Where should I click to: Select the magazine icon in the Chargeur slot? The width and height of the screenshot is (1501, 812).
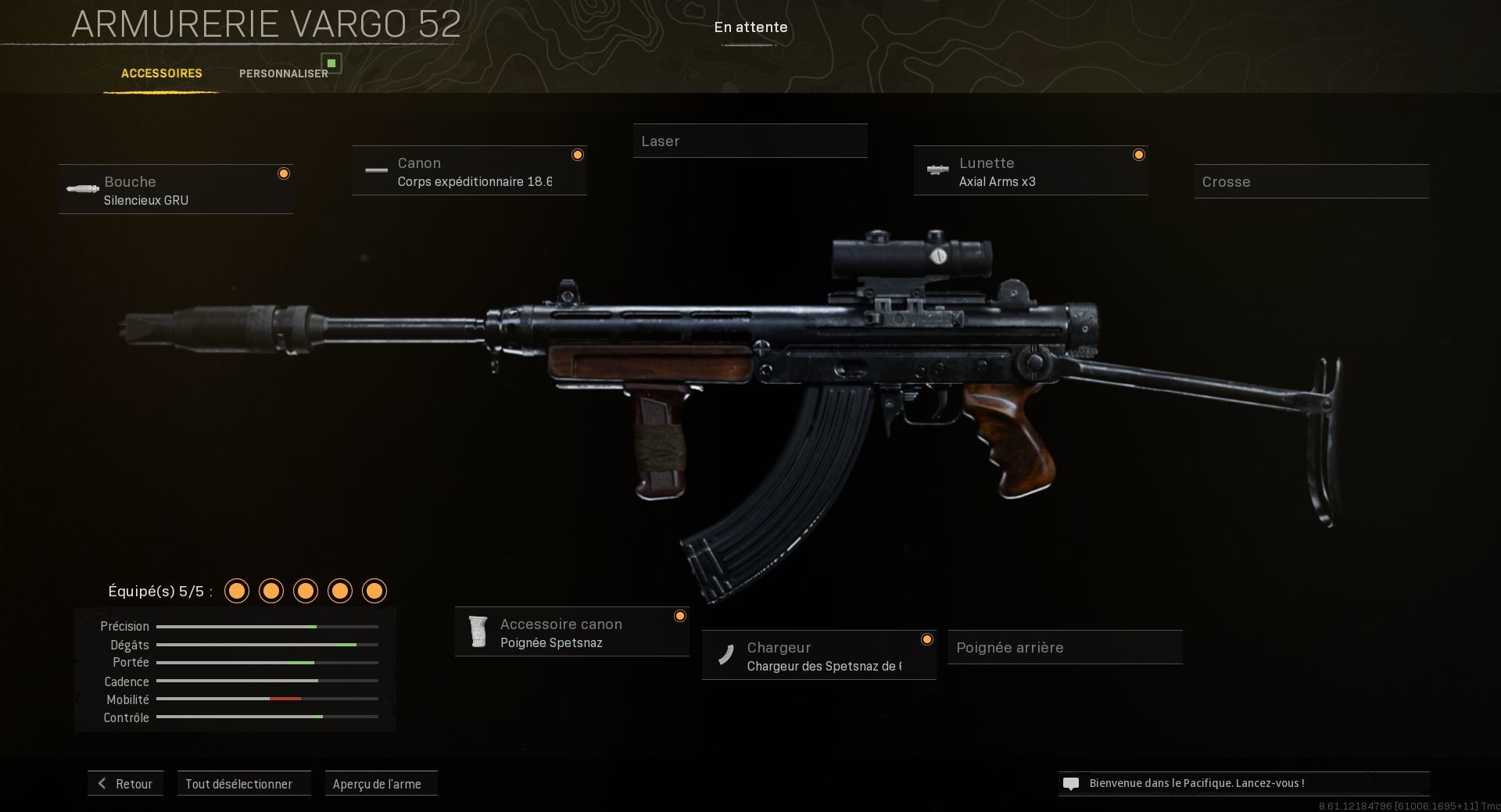click(726, 655)
